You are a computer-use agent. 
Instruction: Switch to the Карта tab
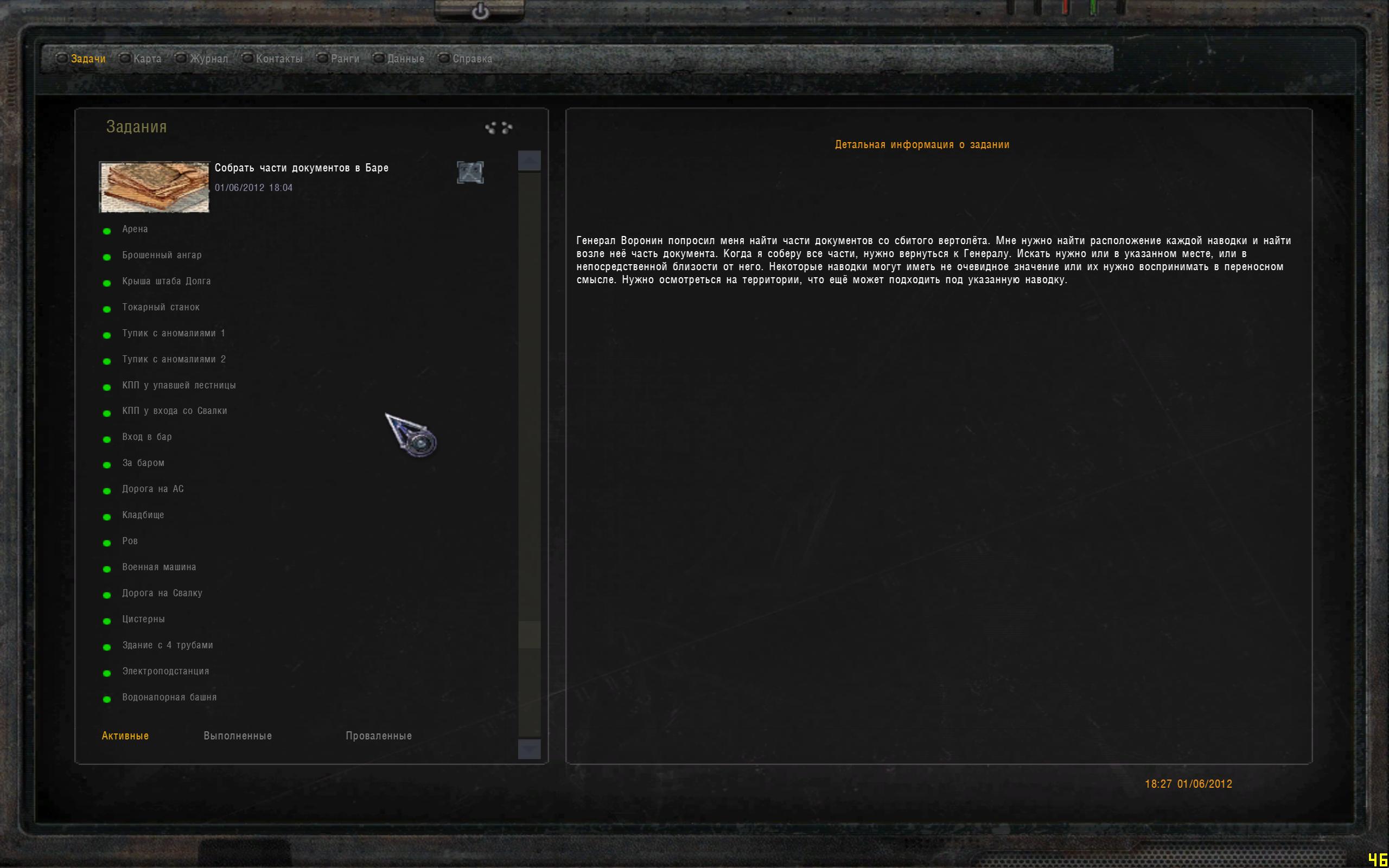pos(146,59)
